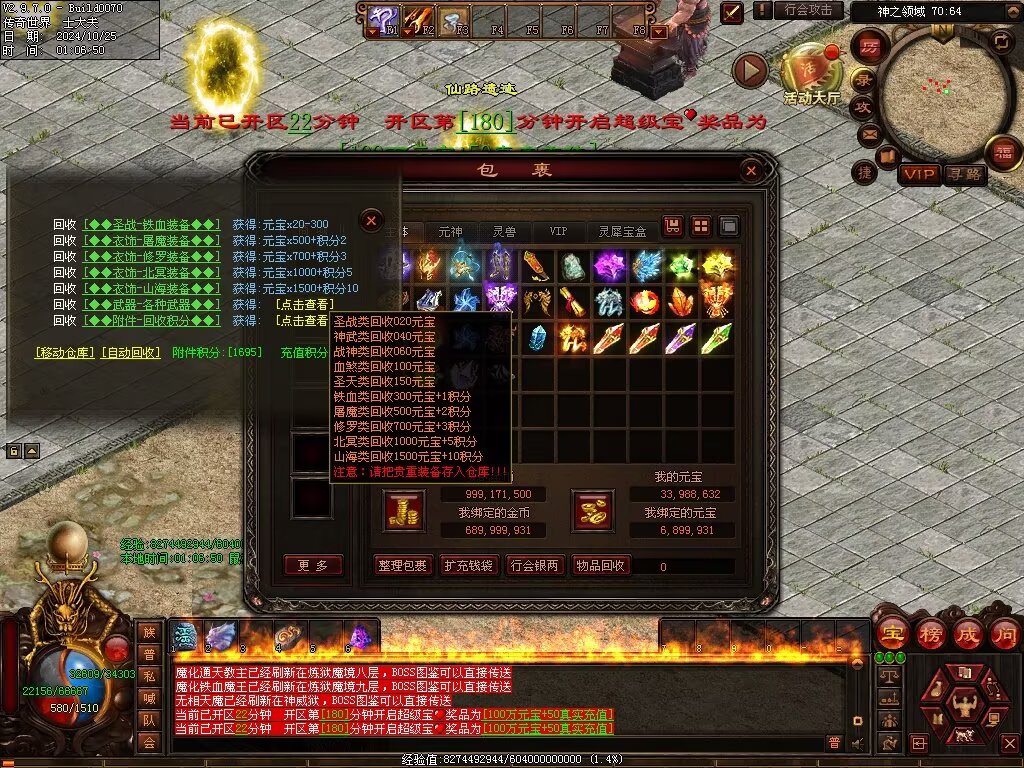Select the blue crystal item in bag
The width and height of the screenshot is (1024, 768).
click(537, 338)
